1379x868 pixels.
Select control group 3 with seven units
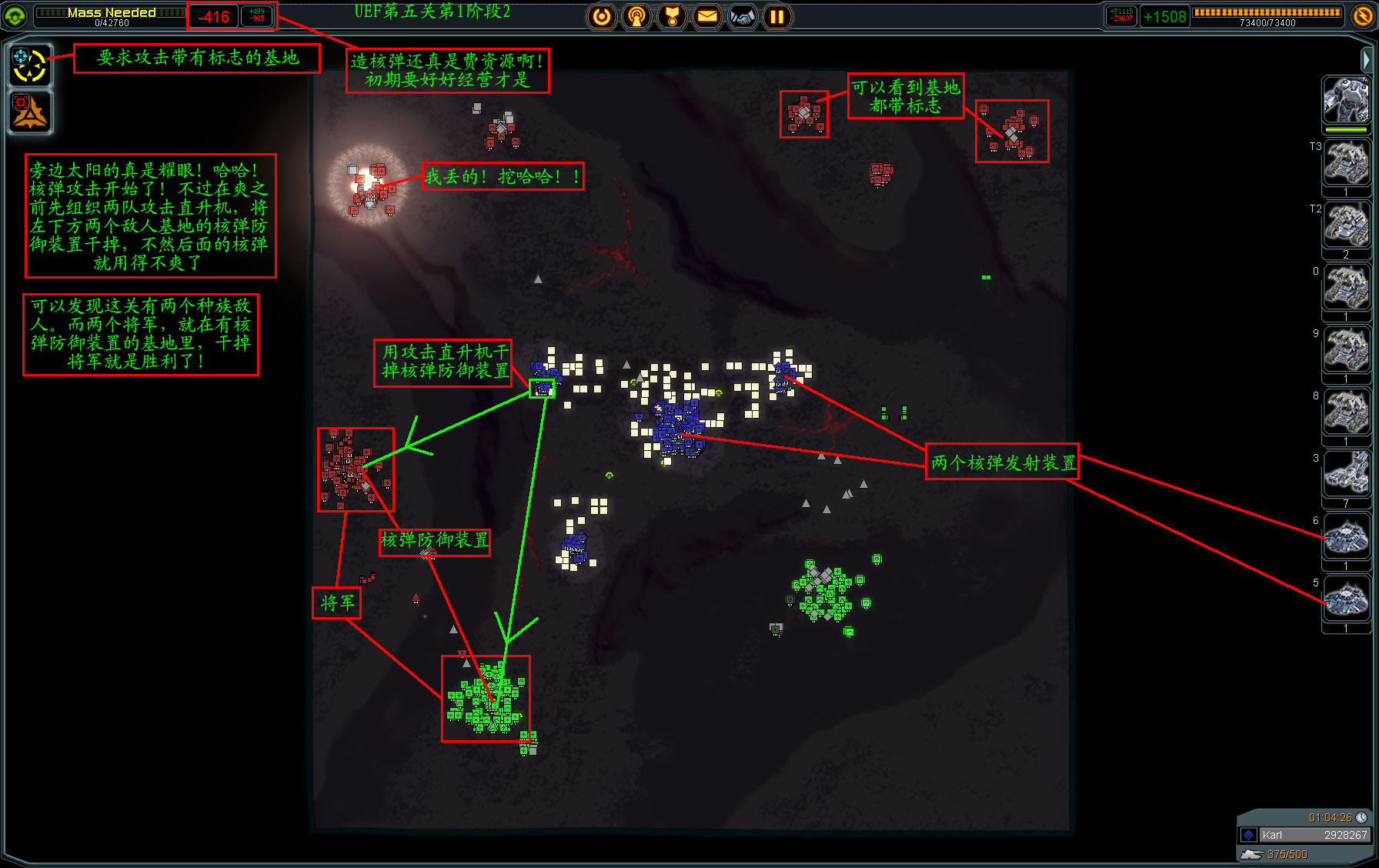click(x=1346, y=476)
